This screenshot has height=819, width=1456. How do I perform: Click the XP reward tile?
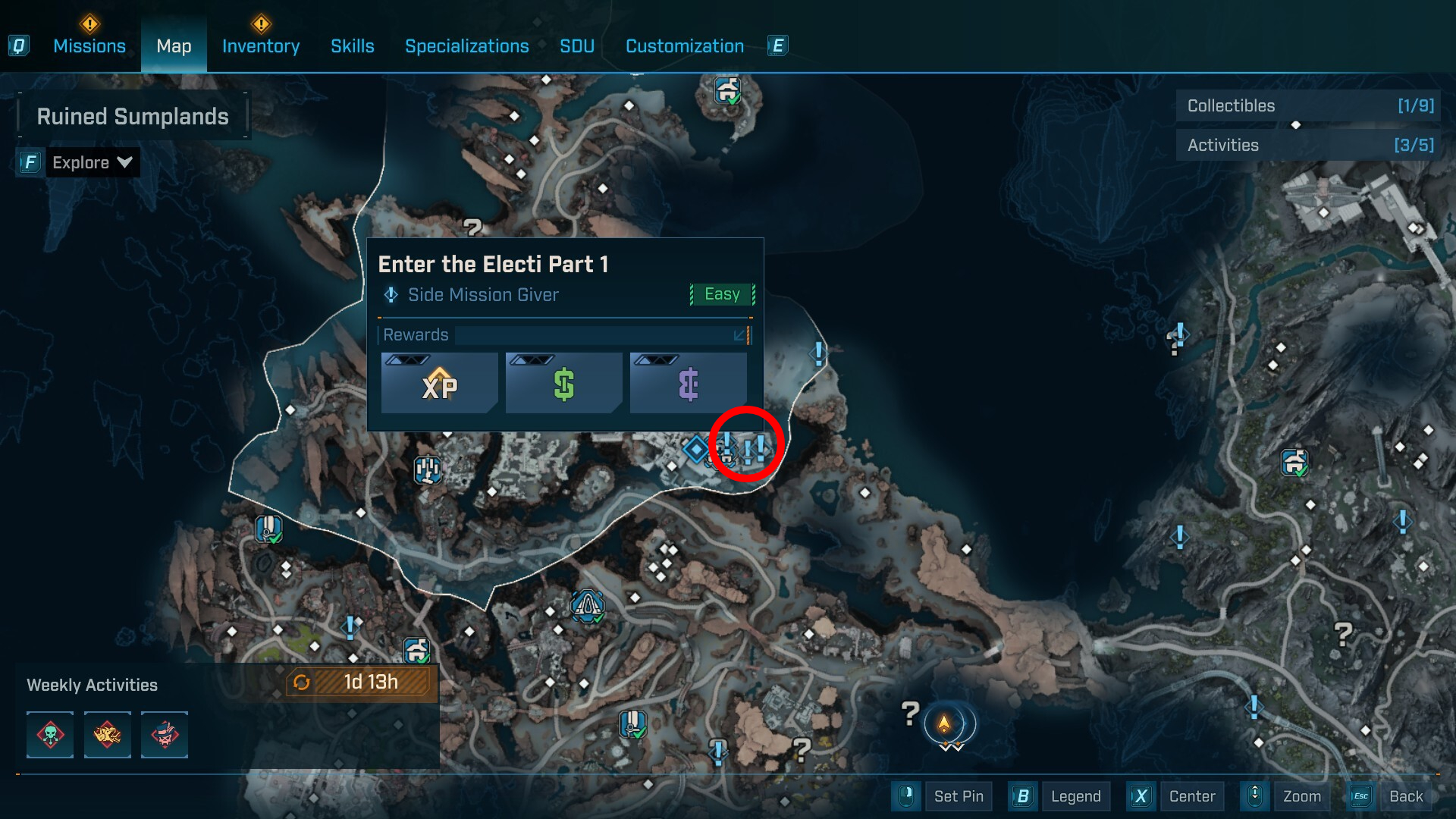[440, 384]
